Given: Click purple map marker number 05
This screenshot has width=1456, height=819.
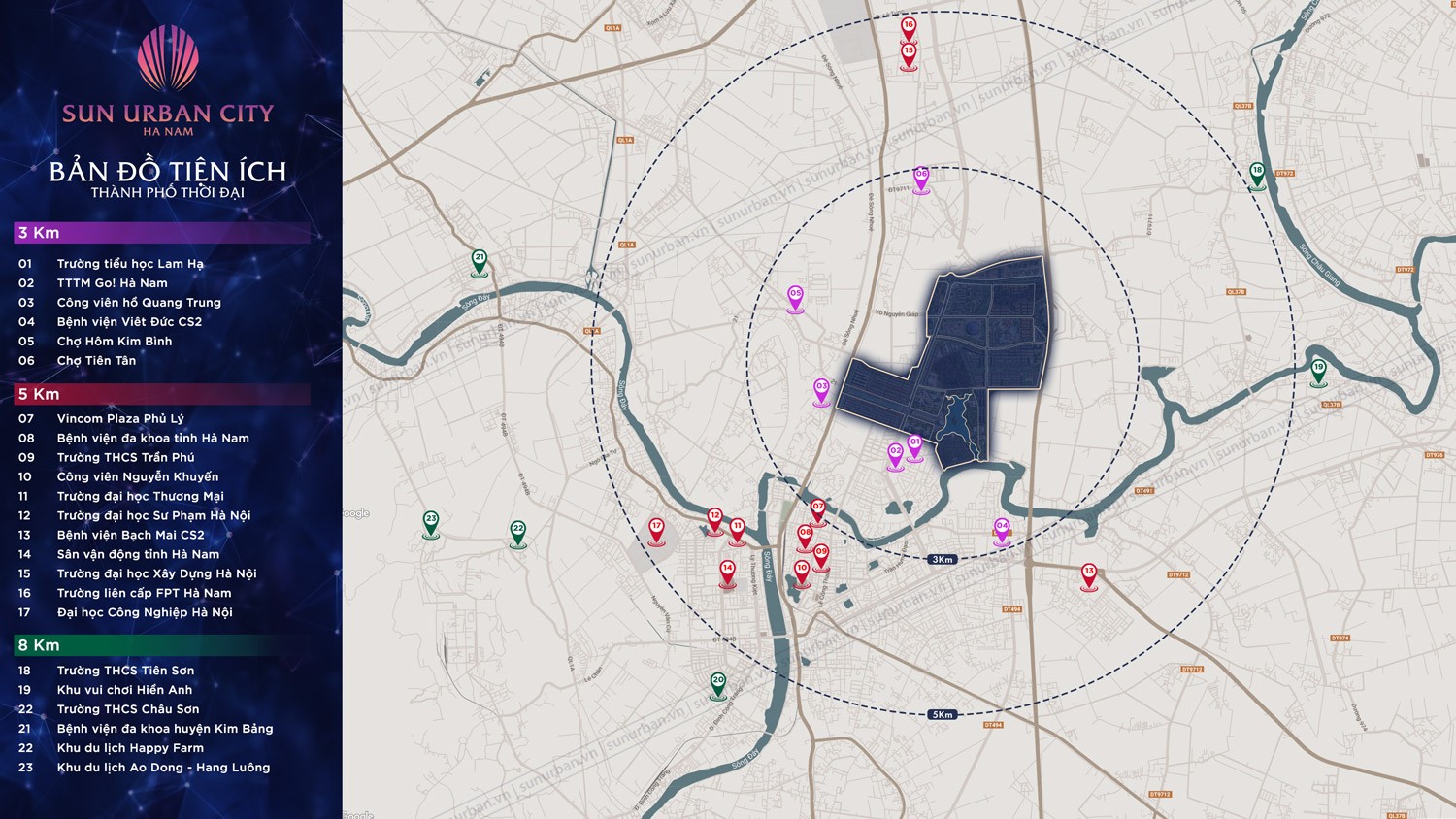Looking at the screenshot, I should (x=795, y=296).
